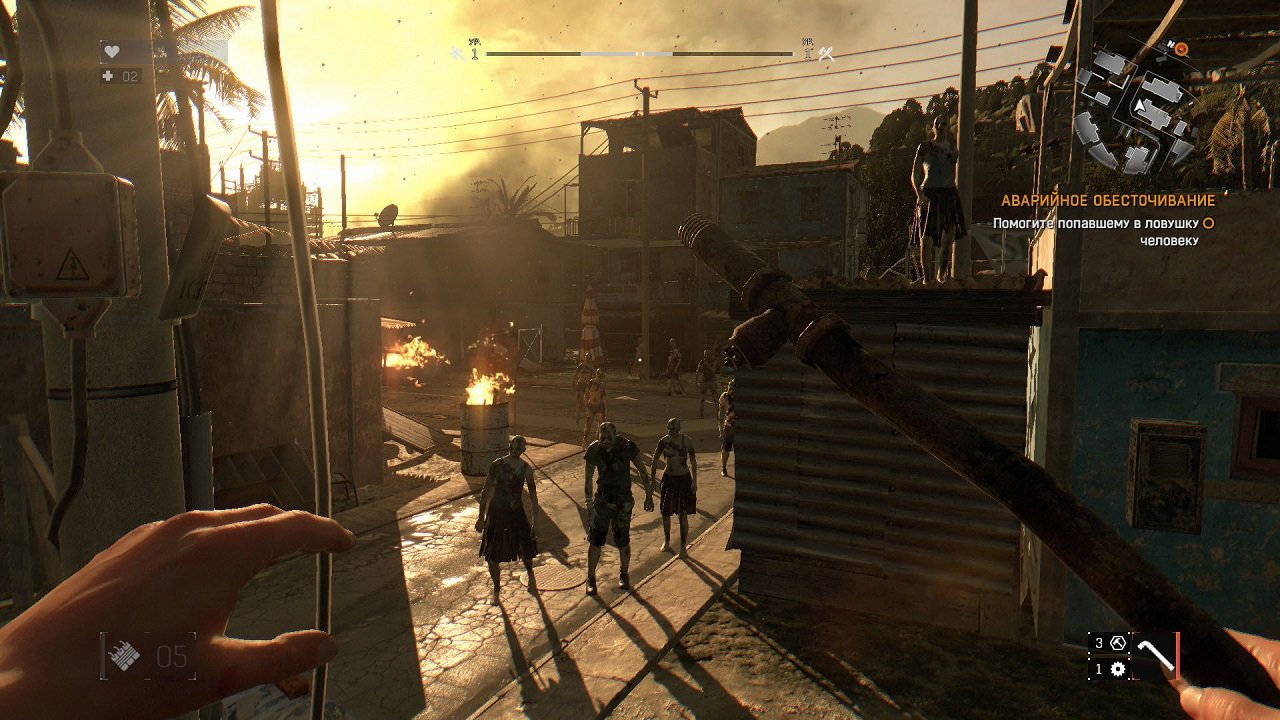Viewport: 1280px width, 720px height.
Task: Toggle the left УР level indicator
Action: pyautogui.click(x=475, y=46)
